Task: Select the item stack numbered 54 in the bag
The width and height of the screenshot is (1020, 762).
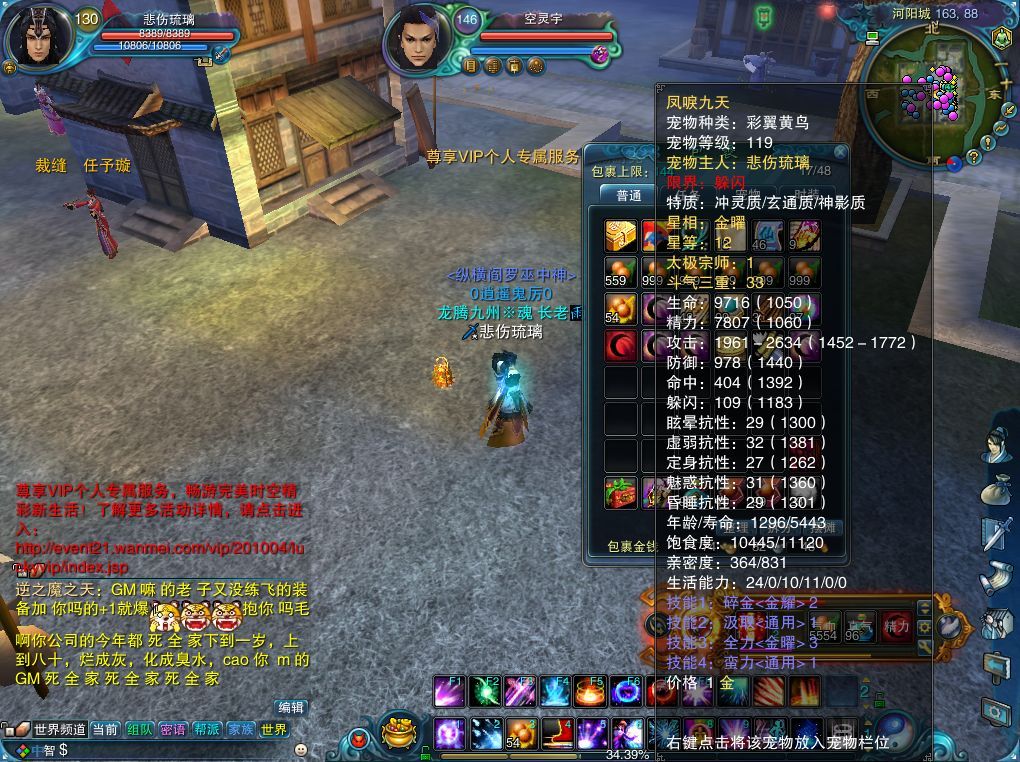Action: coord(620,309)
